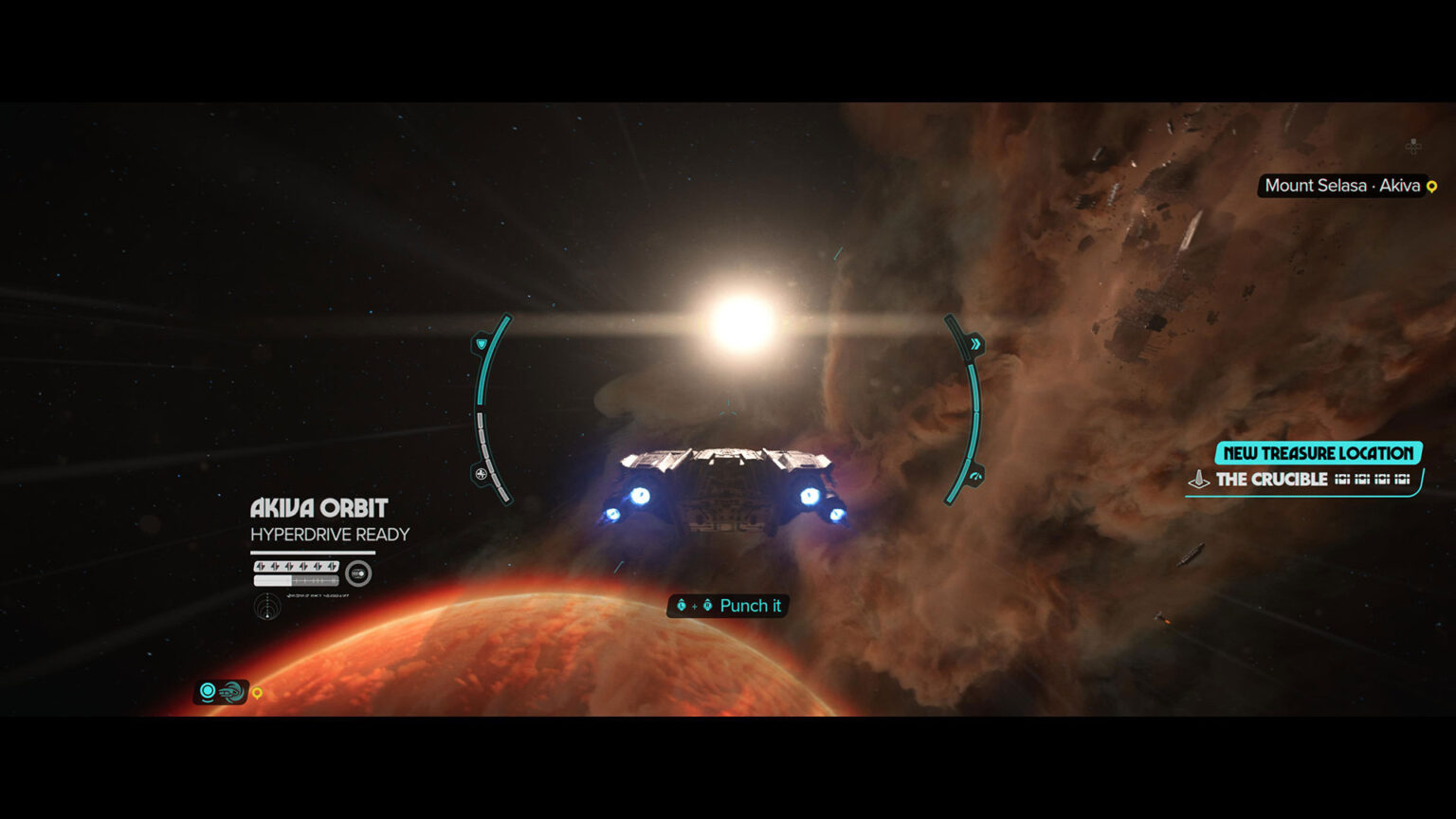Click the faint d-pad icon in the corner
The width and height of the screenshot is (1456, 819).
pos(1413,146)
